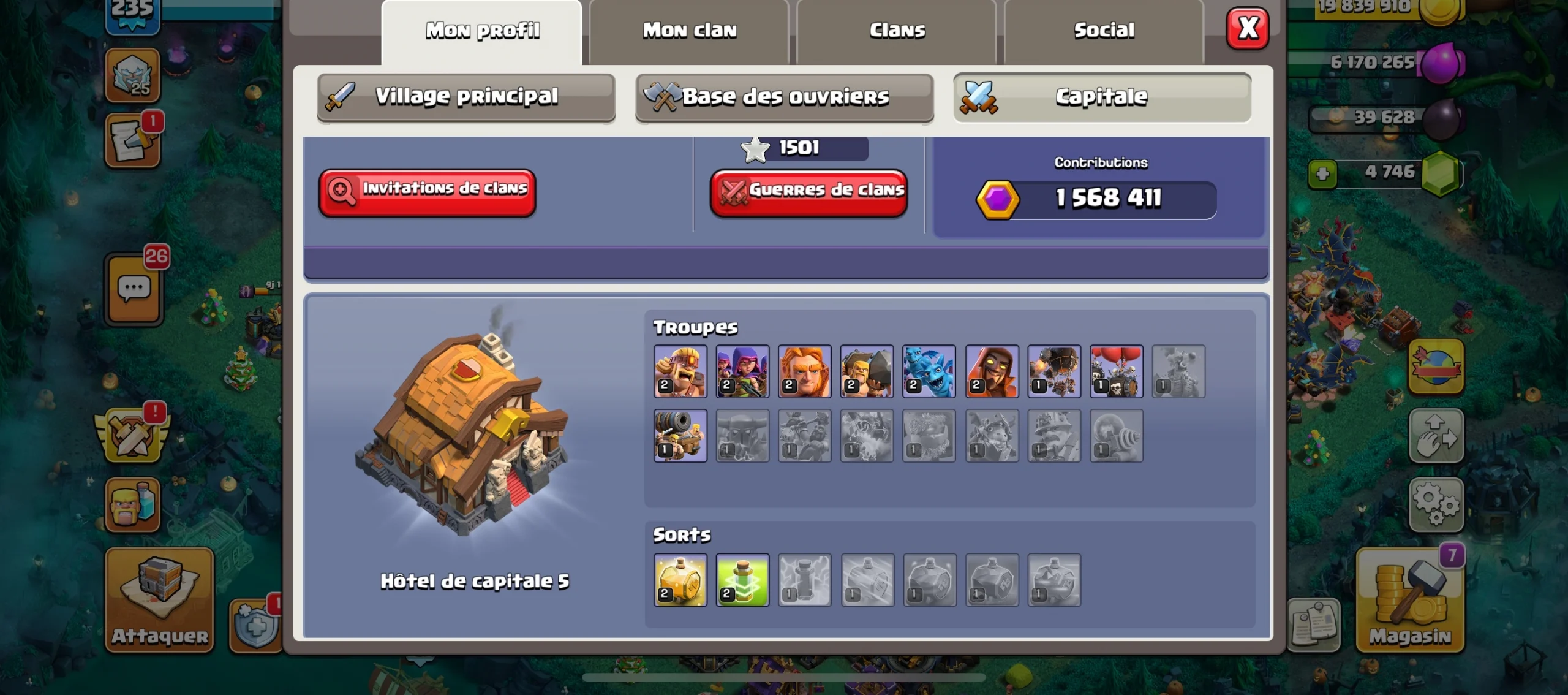
Task: Select the Capitale profile toggle
Action: (x=1102, y=96)
